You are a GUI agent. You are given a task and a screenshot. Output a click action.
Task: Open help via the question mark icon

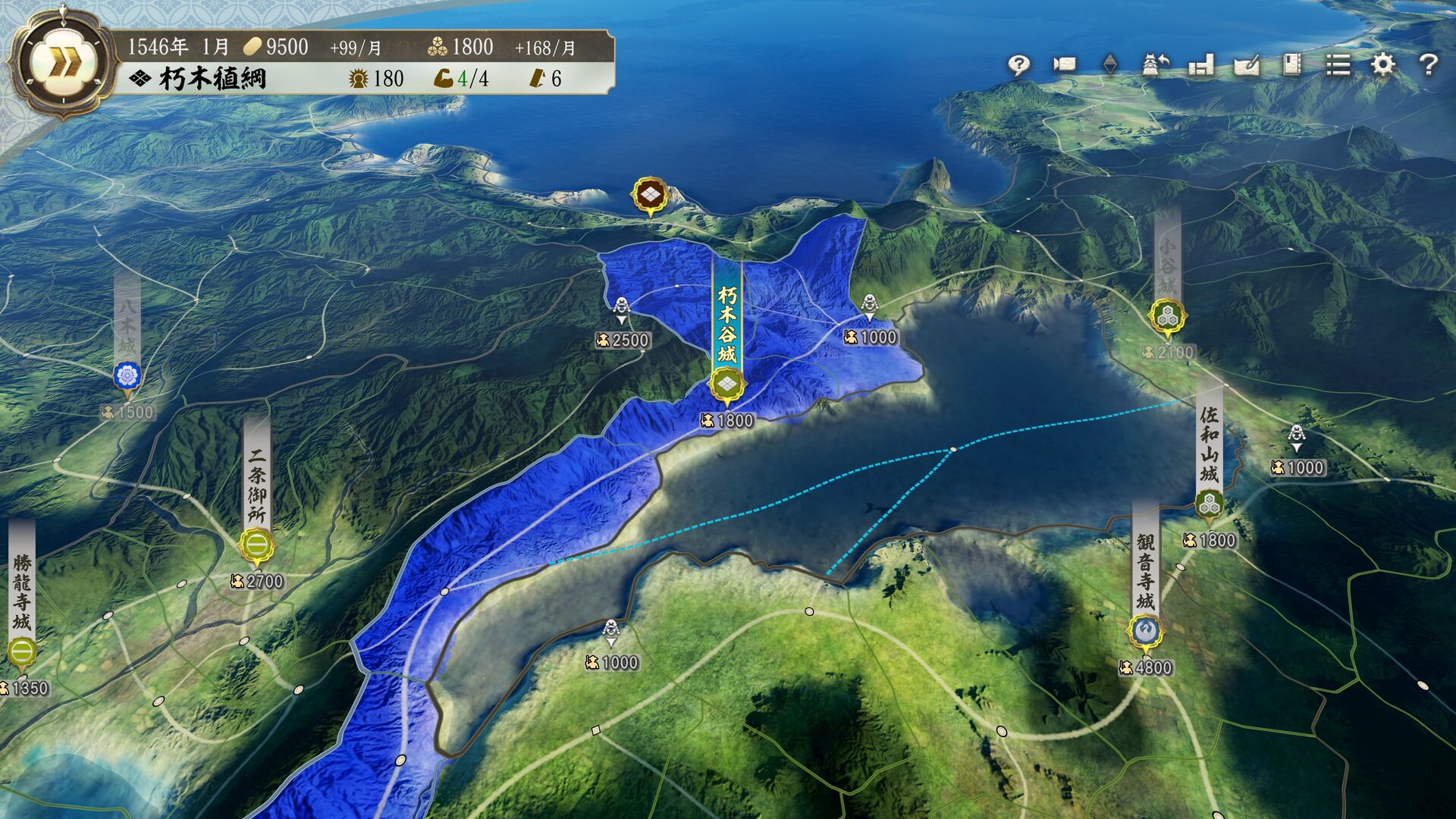pos(1429,64)
